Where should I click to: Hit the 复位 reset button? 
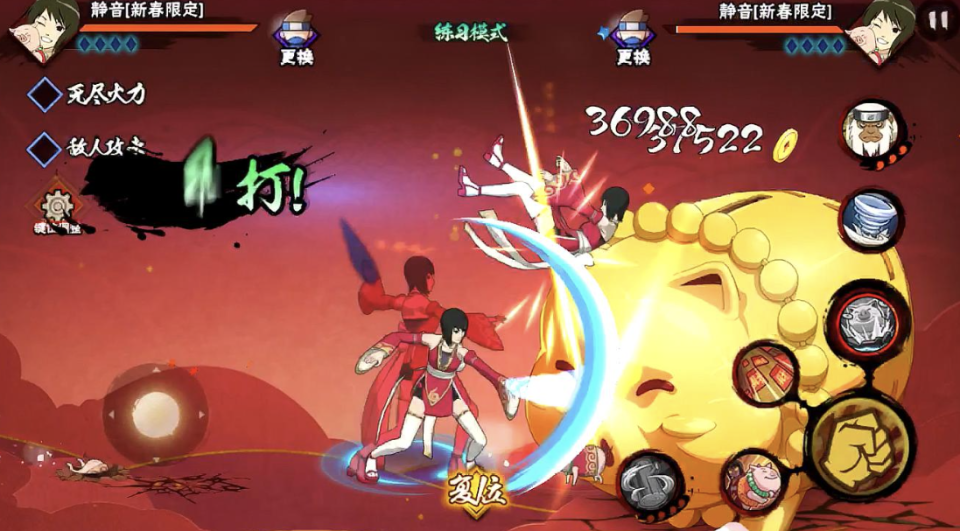tap(477, 492)
